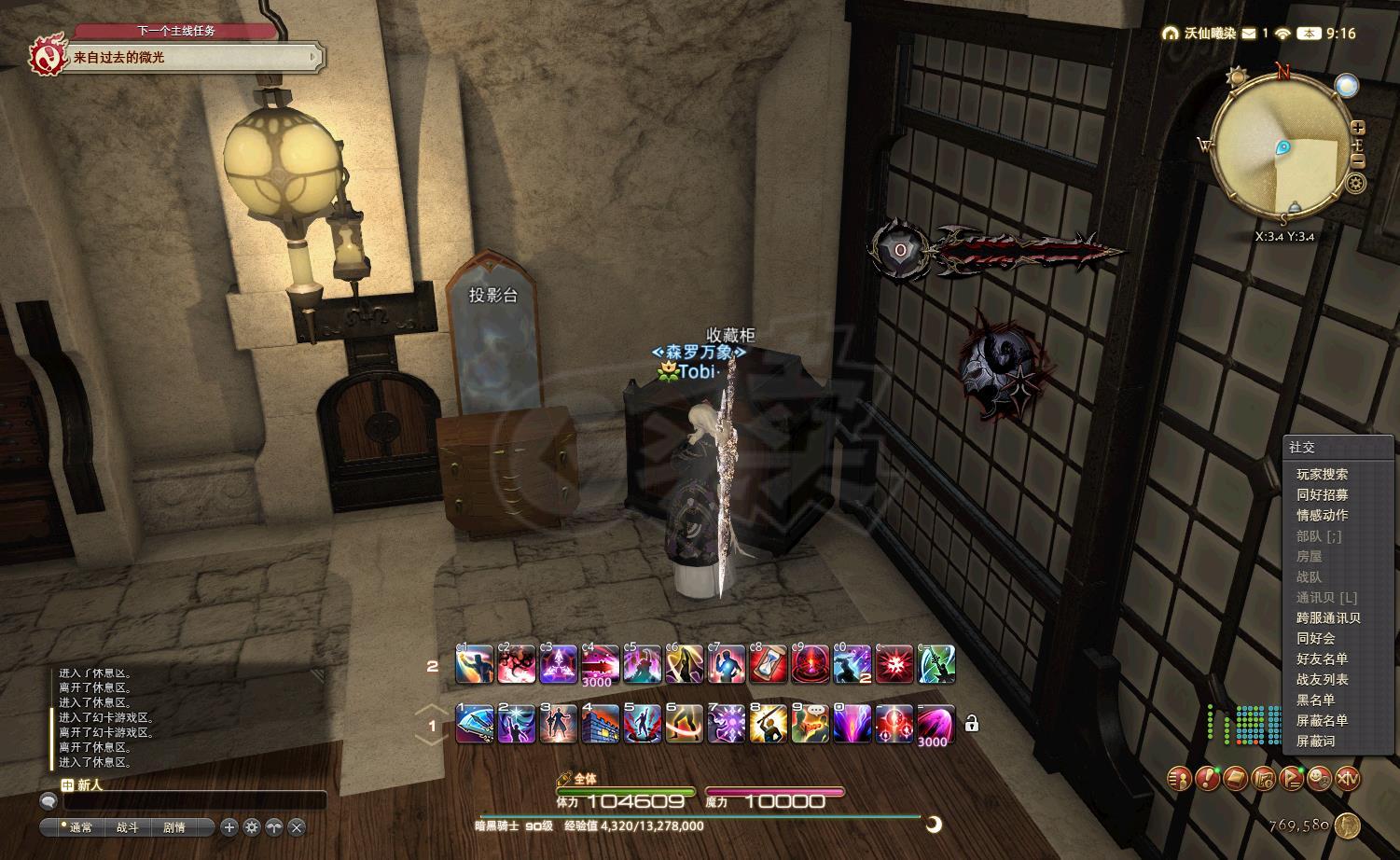The height and width of the screenshot is (860, 1400).
Task: Choose 情感动作 in the social menu
Action: click(1322, 515)
